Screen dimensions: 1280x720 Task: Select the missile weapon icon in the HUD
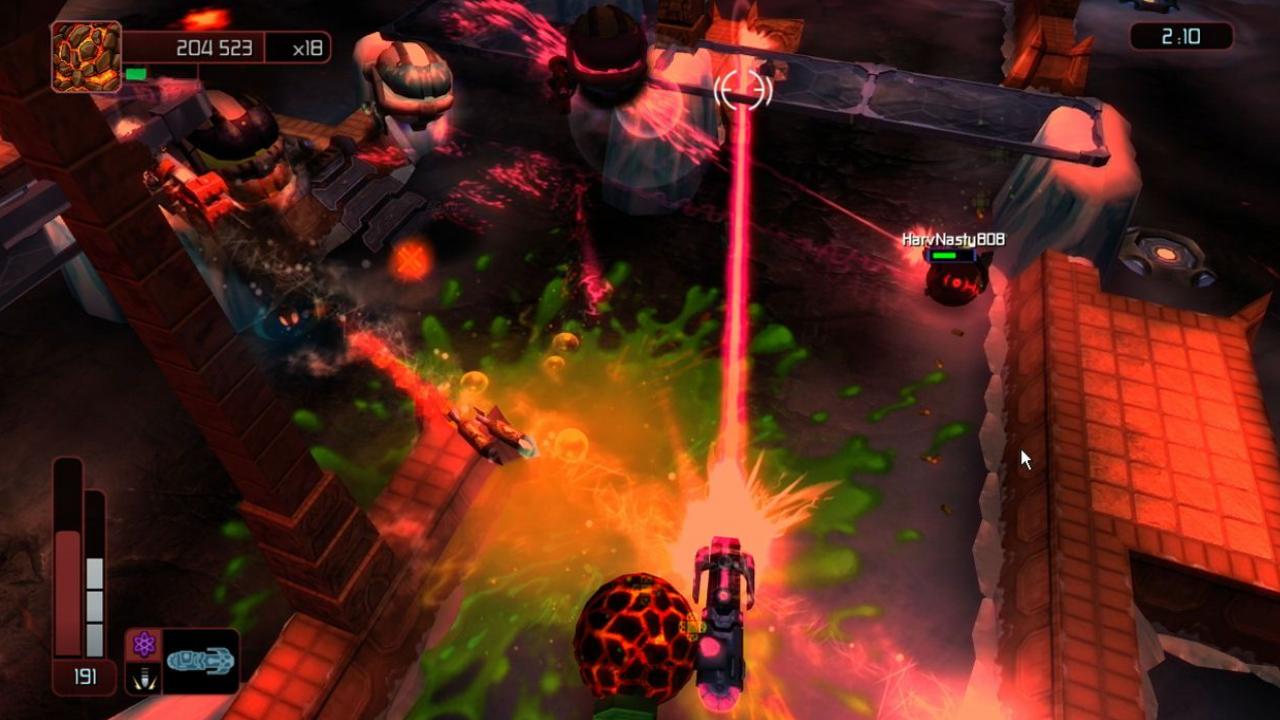point(143,677)
